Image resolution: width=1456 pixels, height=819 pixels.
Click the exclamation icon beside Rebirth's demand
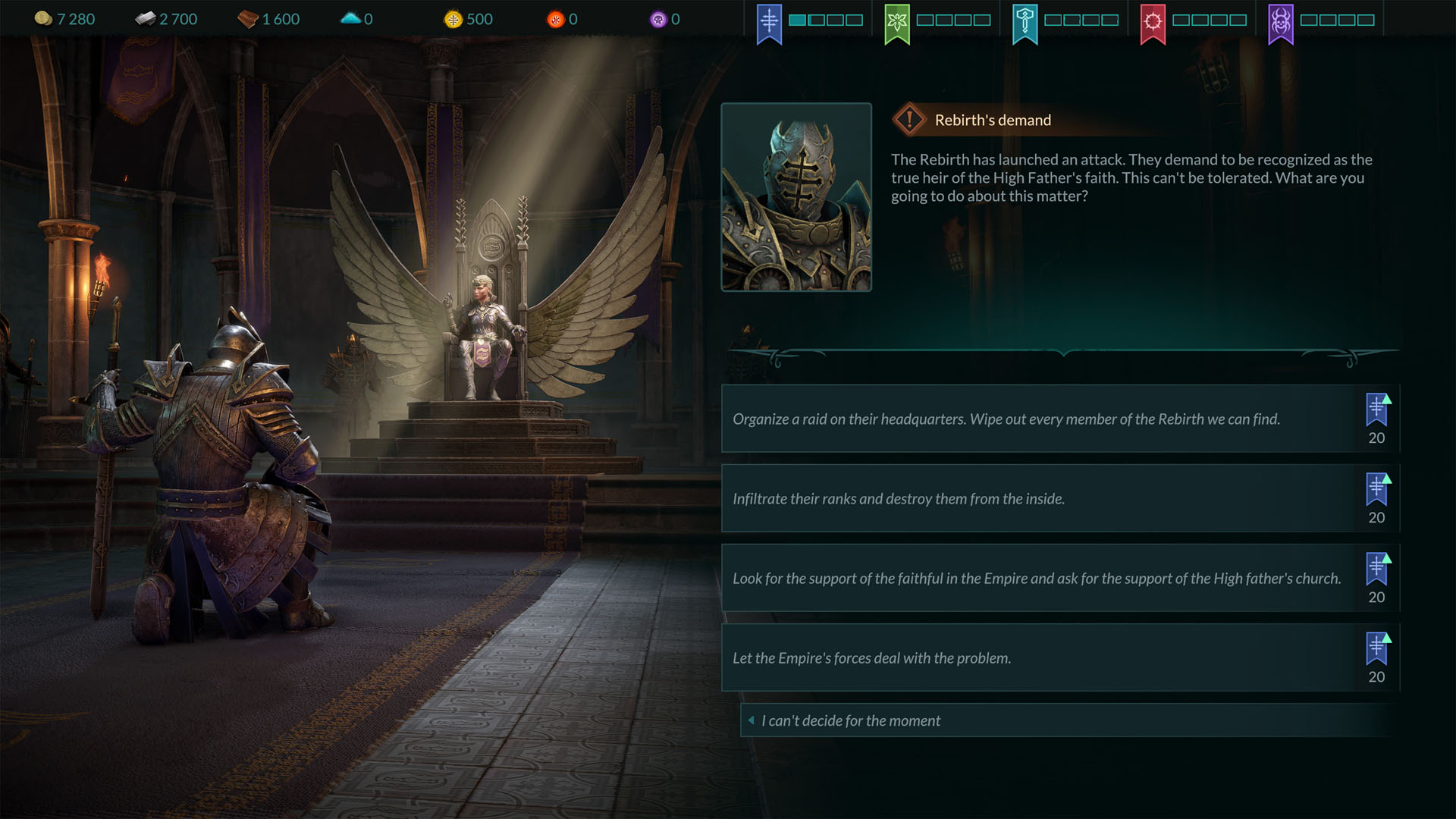pyautogui.click(x=909, y=119)
